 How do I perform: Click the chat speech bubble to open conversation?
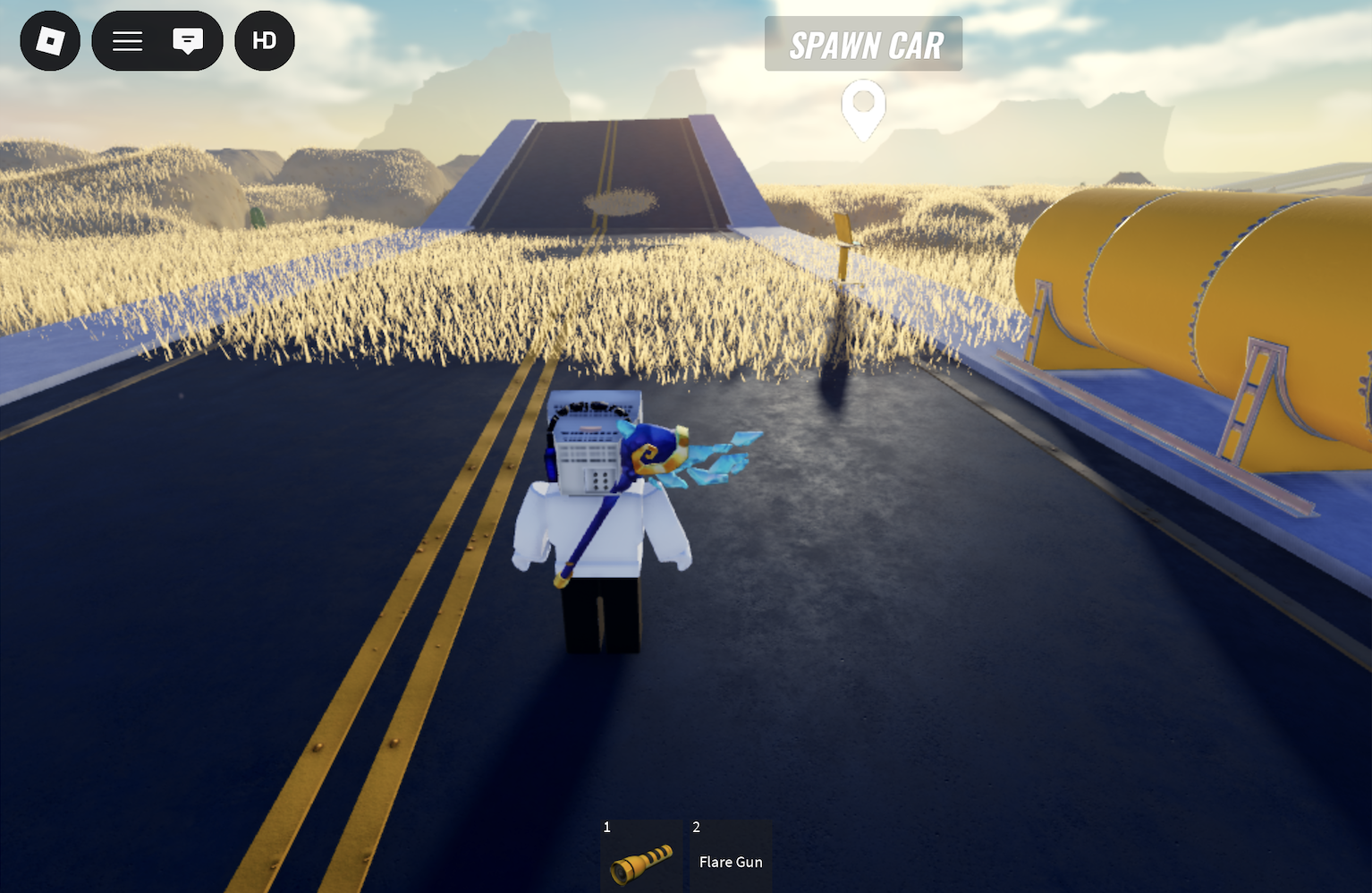click(x=188, y=40)
